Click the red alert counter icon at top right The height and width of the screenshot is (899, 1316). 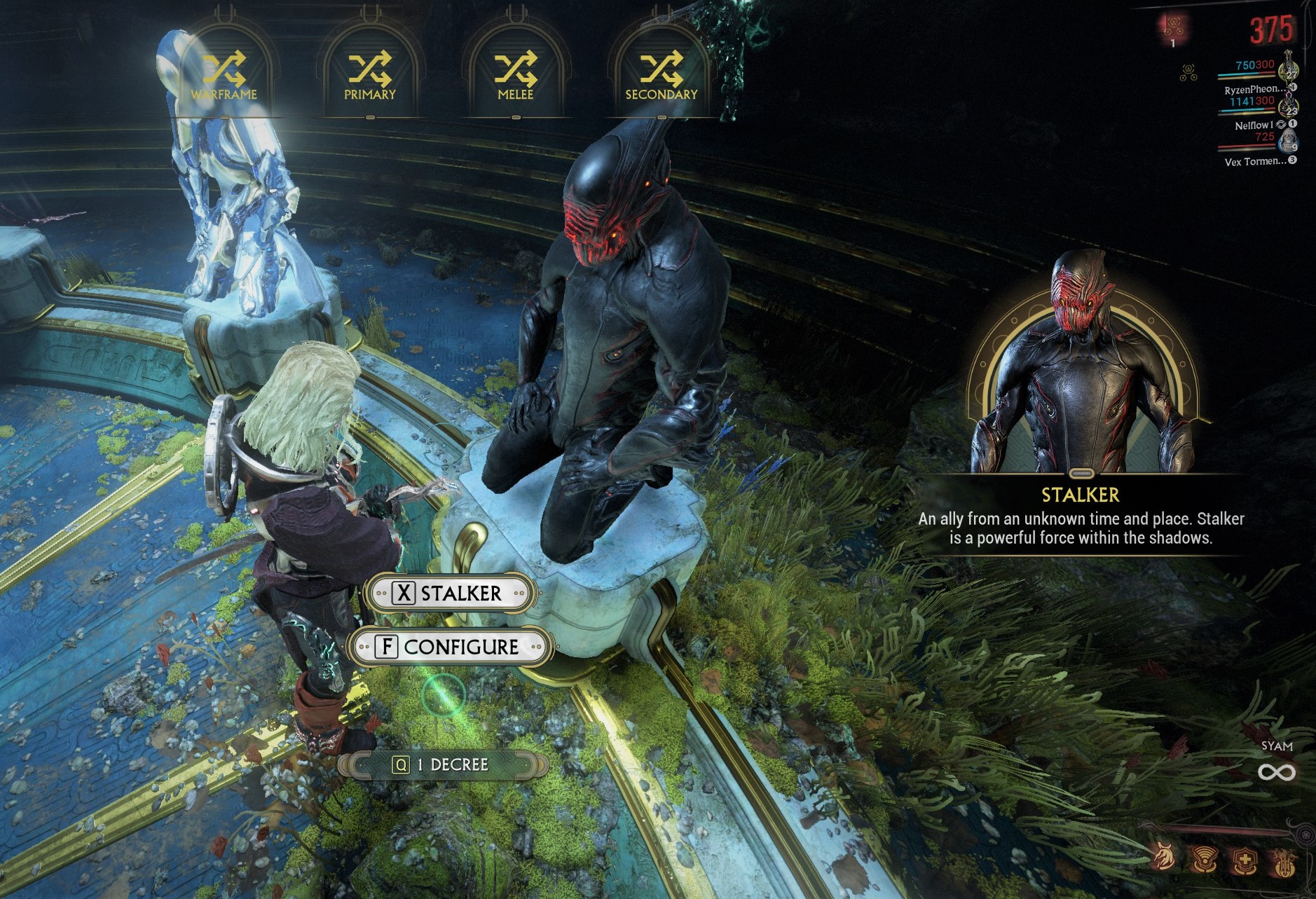[1173, 26]
